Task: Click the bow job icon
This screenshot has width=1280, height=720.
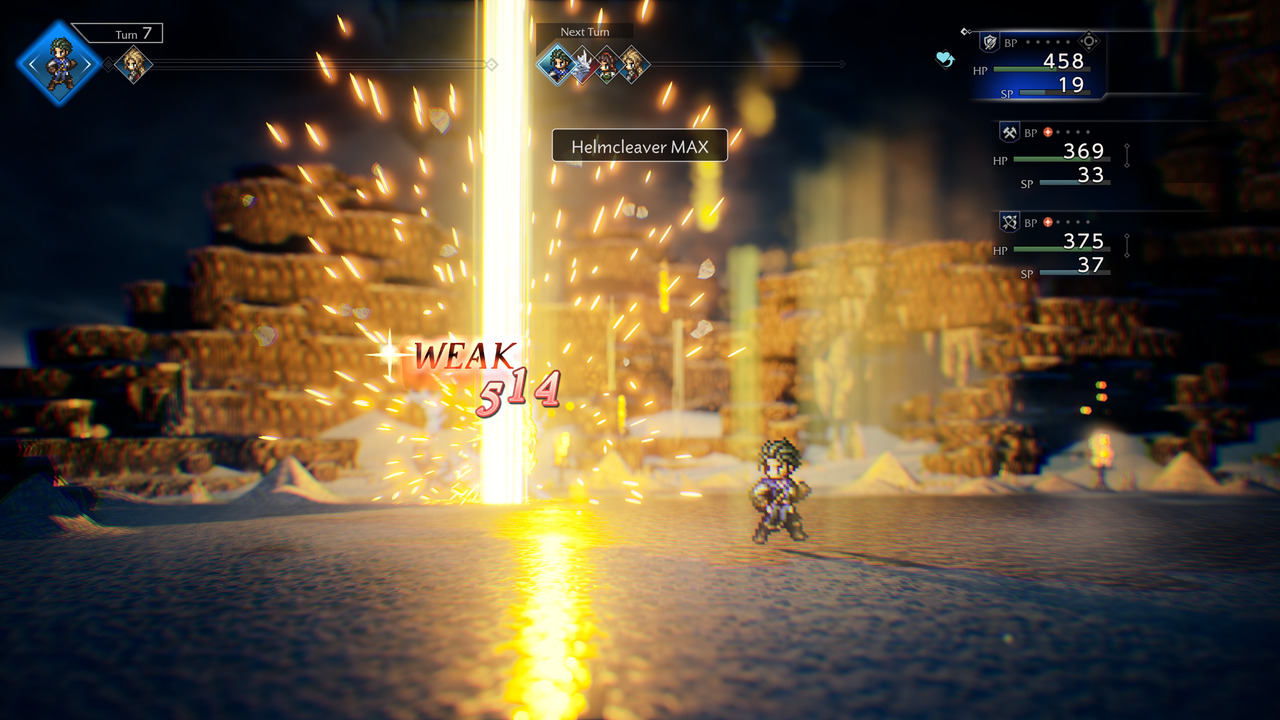Action: pyautogui.click(x=1009, y=222)
